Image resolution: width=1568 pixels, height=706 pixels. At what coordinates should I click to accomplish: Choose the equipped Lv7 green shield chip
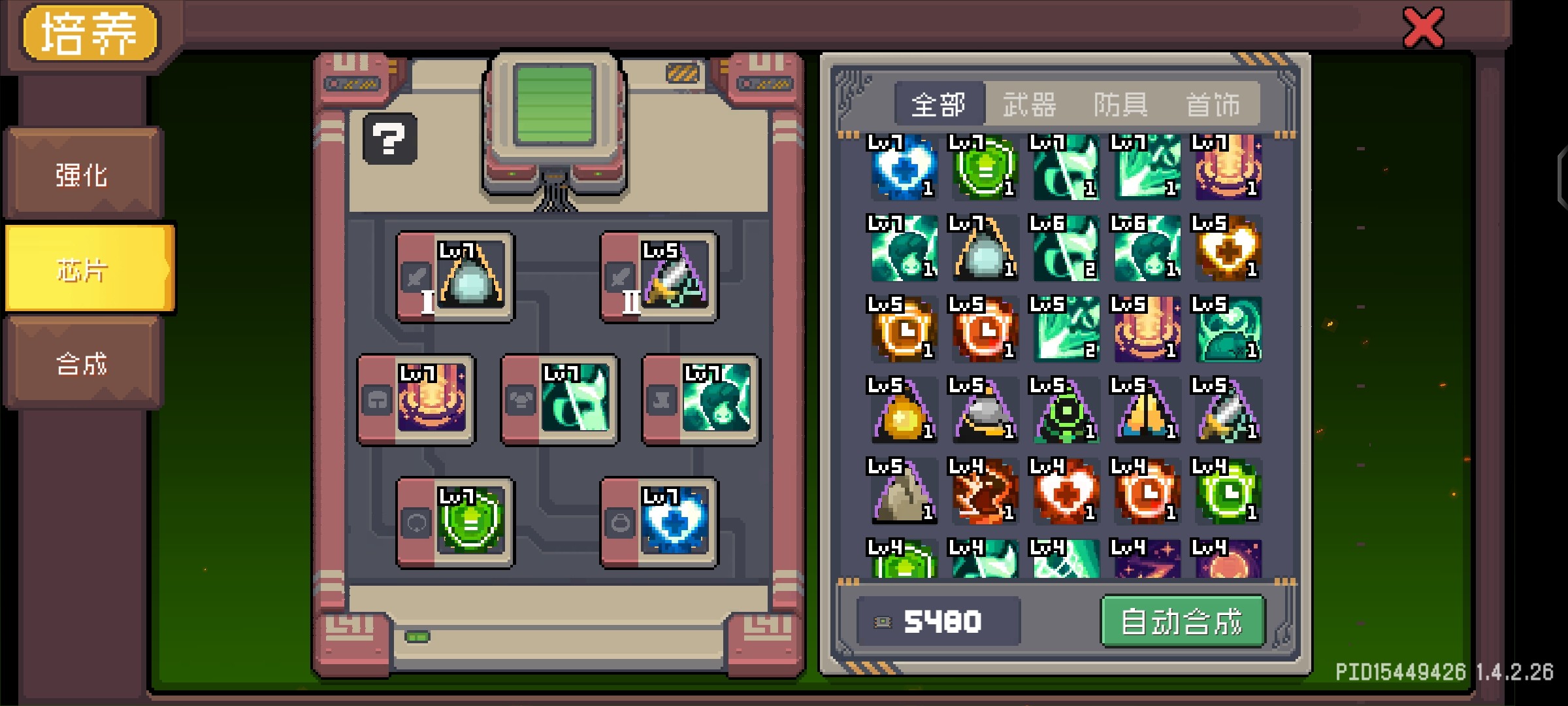pyautogui.click(x=470, y=522)
